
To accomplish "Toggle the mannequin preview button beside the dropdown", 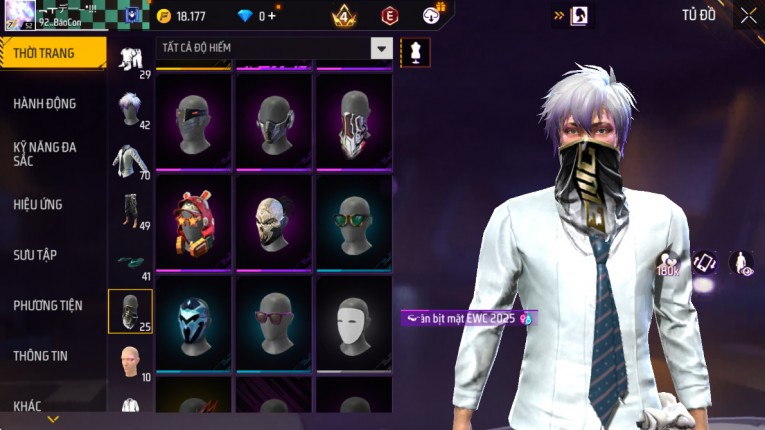I will point(415,51).
